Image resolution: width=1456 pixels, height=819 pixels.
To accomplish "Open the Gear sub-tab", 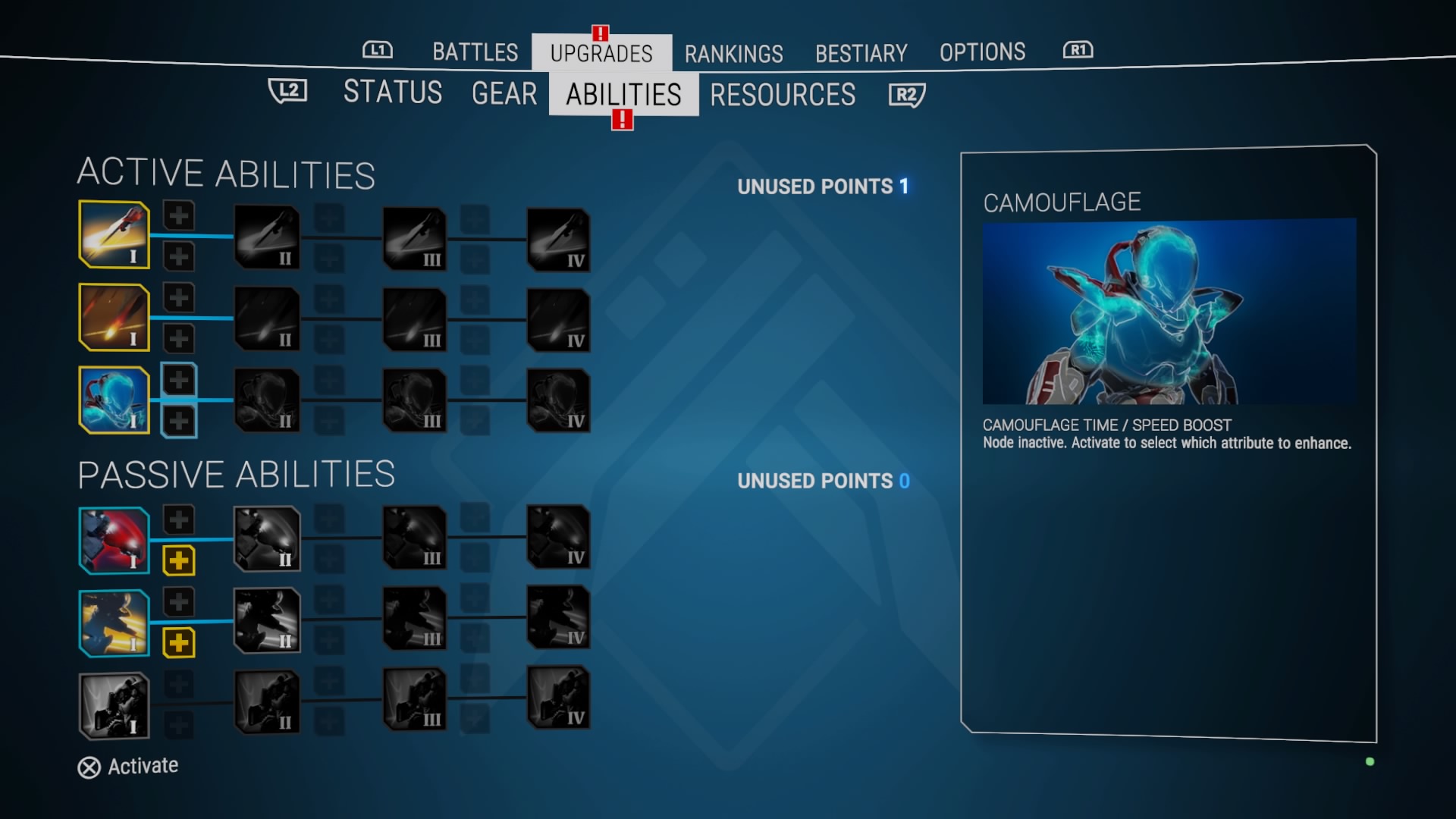I will pyautogui.click(x=504, y=94).
